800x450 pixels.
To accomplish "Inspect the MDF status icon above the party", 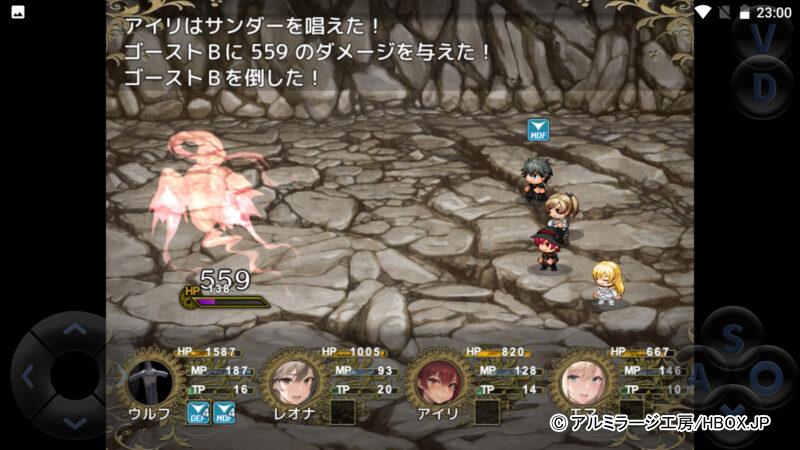I will tap(539, 130).
